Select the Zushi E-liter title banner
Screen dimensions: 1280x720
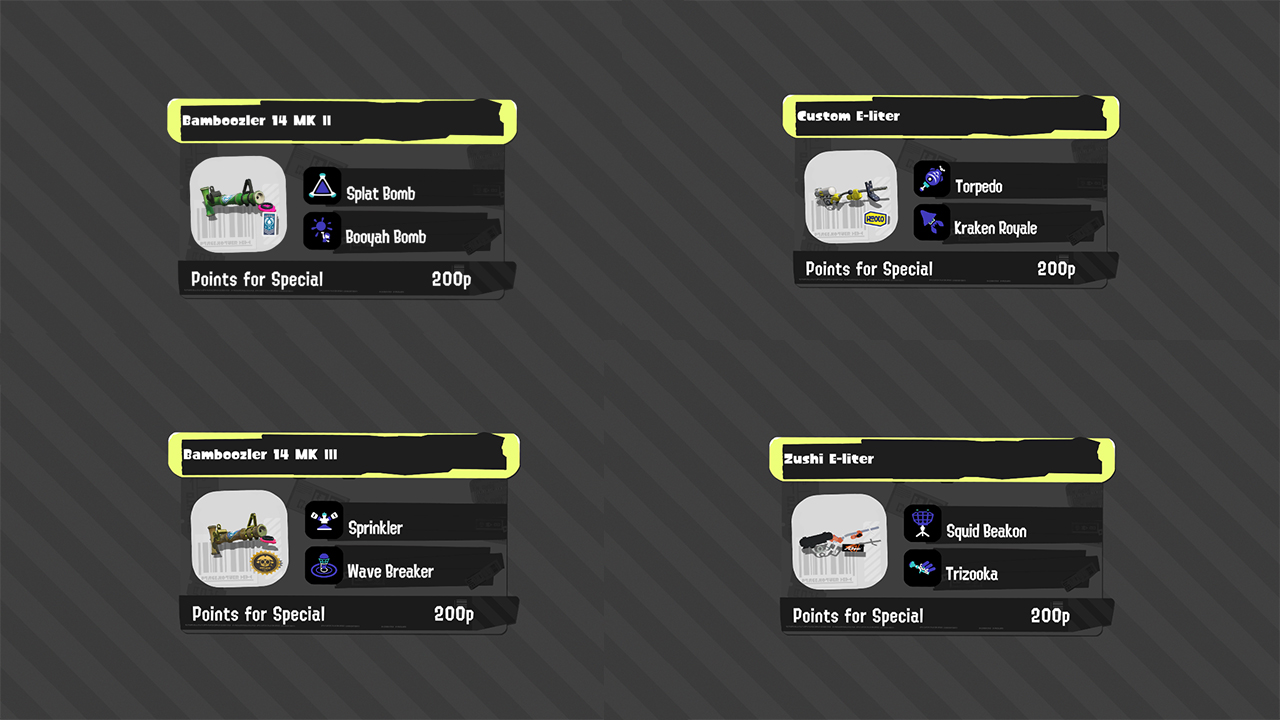[x=940, y=457]
